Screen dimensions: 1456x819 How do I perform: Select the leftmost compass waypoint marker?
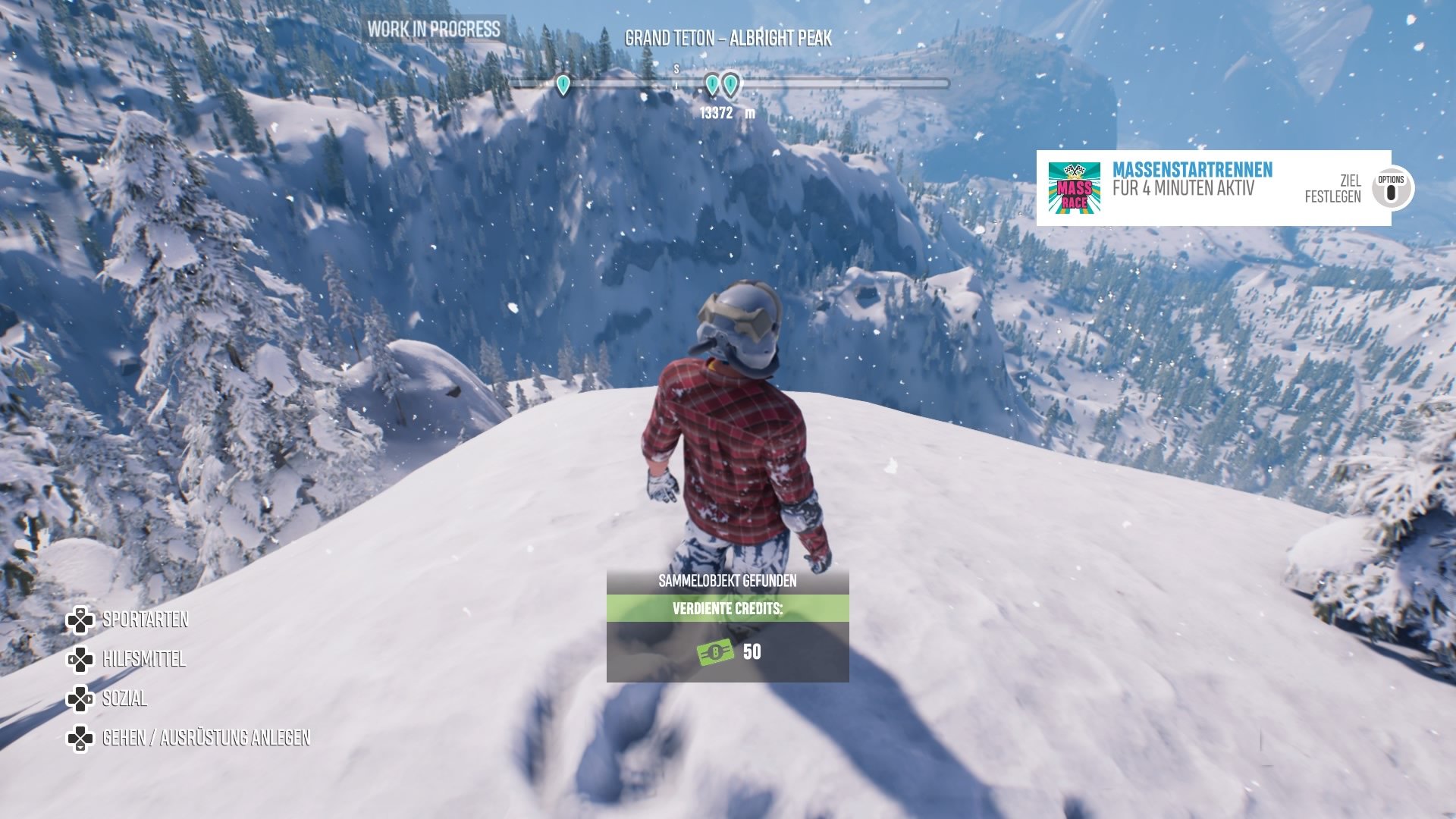point(563,84)
